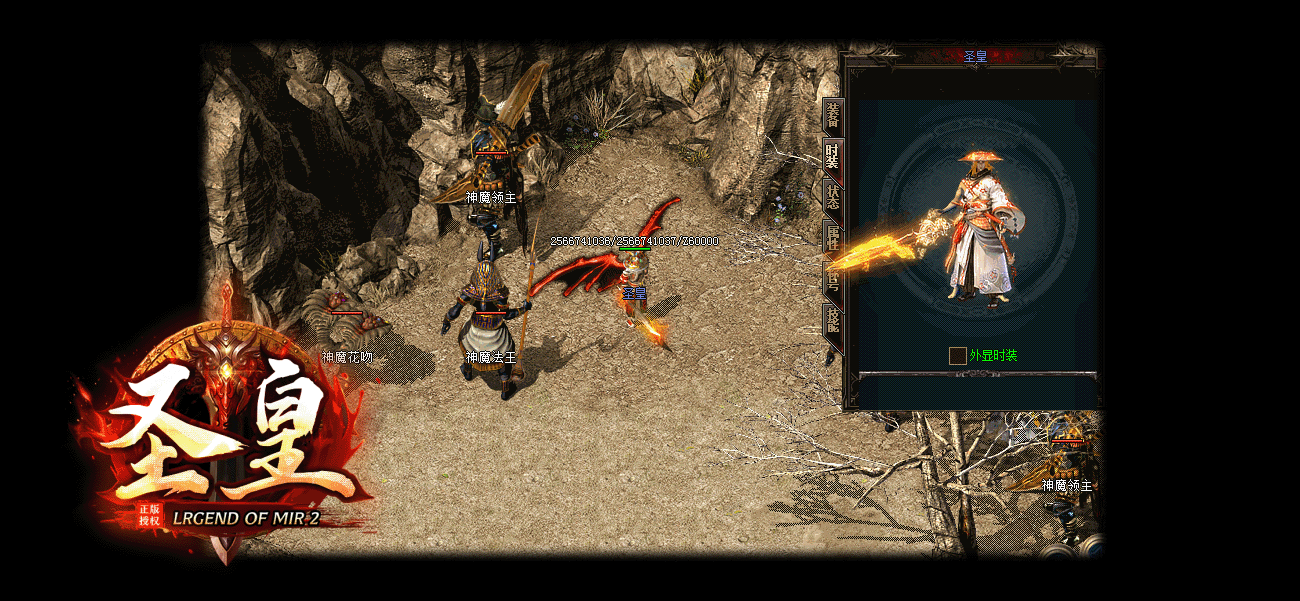This screenshot has height=601, width=1300.
Task: Toggle the 外显时装 checkbox
Action: pos(957,356)
